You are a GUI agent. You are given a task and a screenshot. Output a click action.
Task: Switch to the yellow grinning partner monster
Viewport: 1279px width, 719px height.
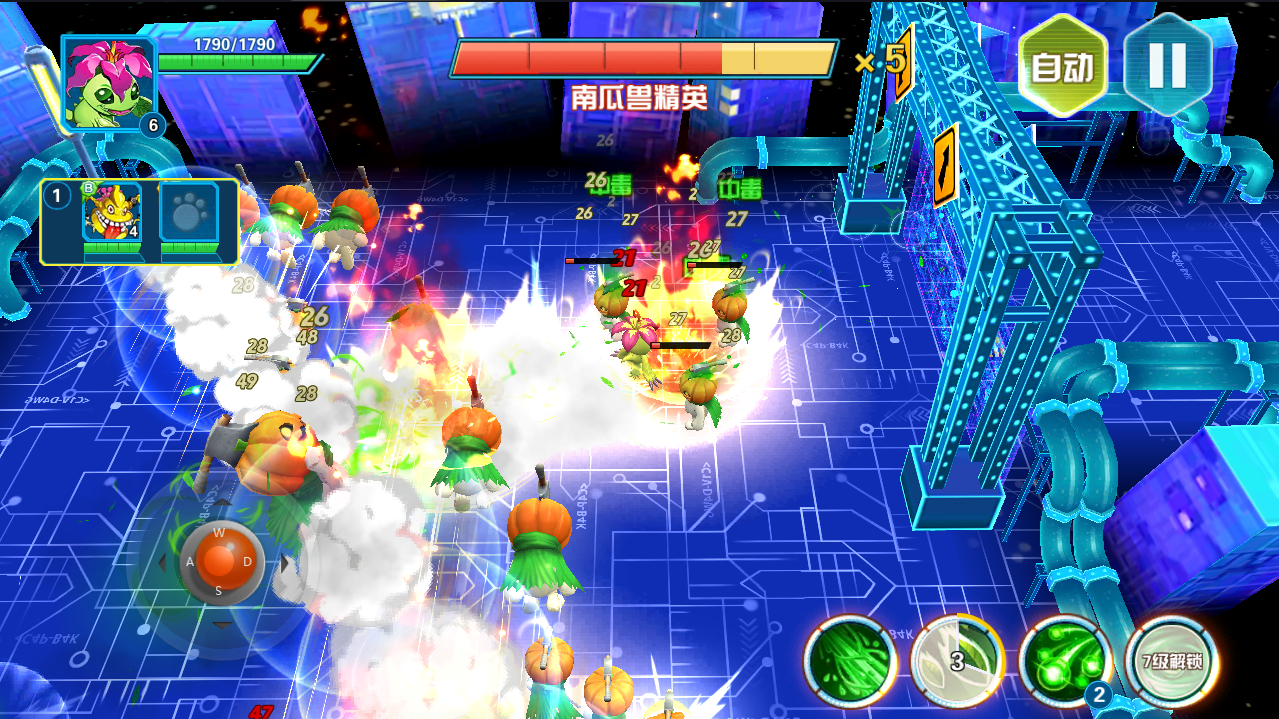pyautogui.click(x=110, y=217)
